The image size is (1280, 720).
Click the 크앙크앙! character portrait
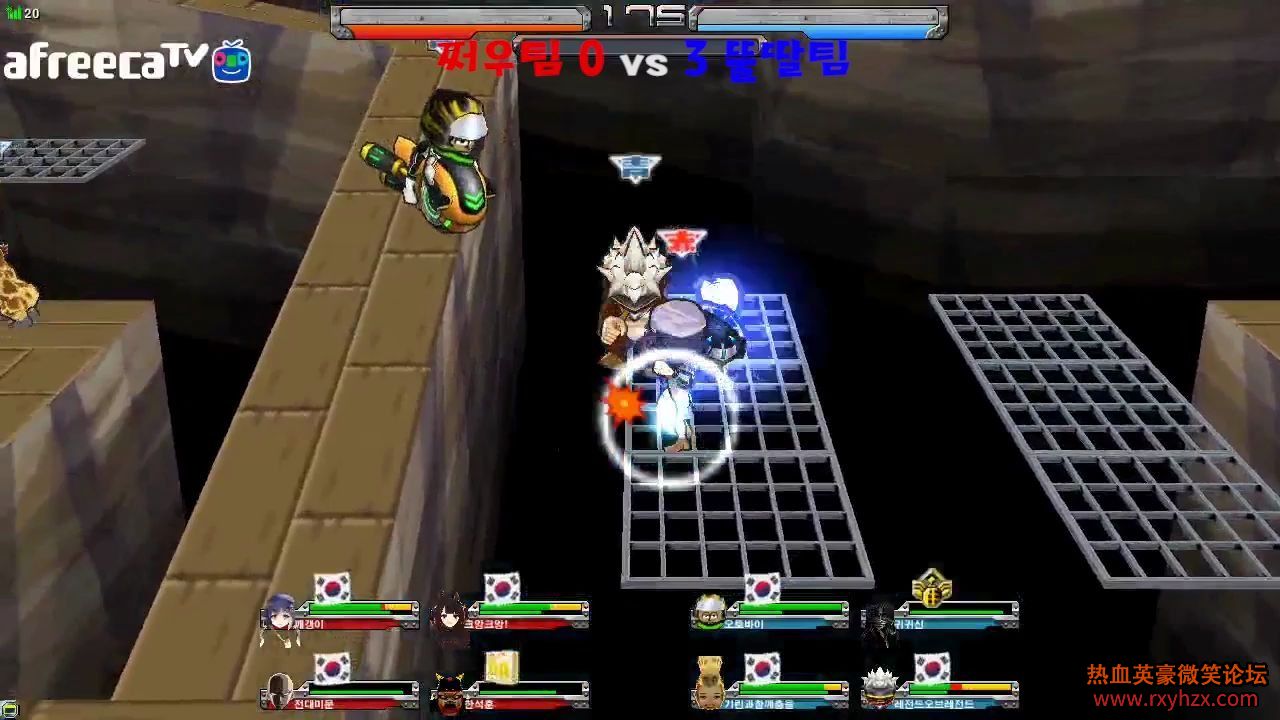tap(452, 611)
